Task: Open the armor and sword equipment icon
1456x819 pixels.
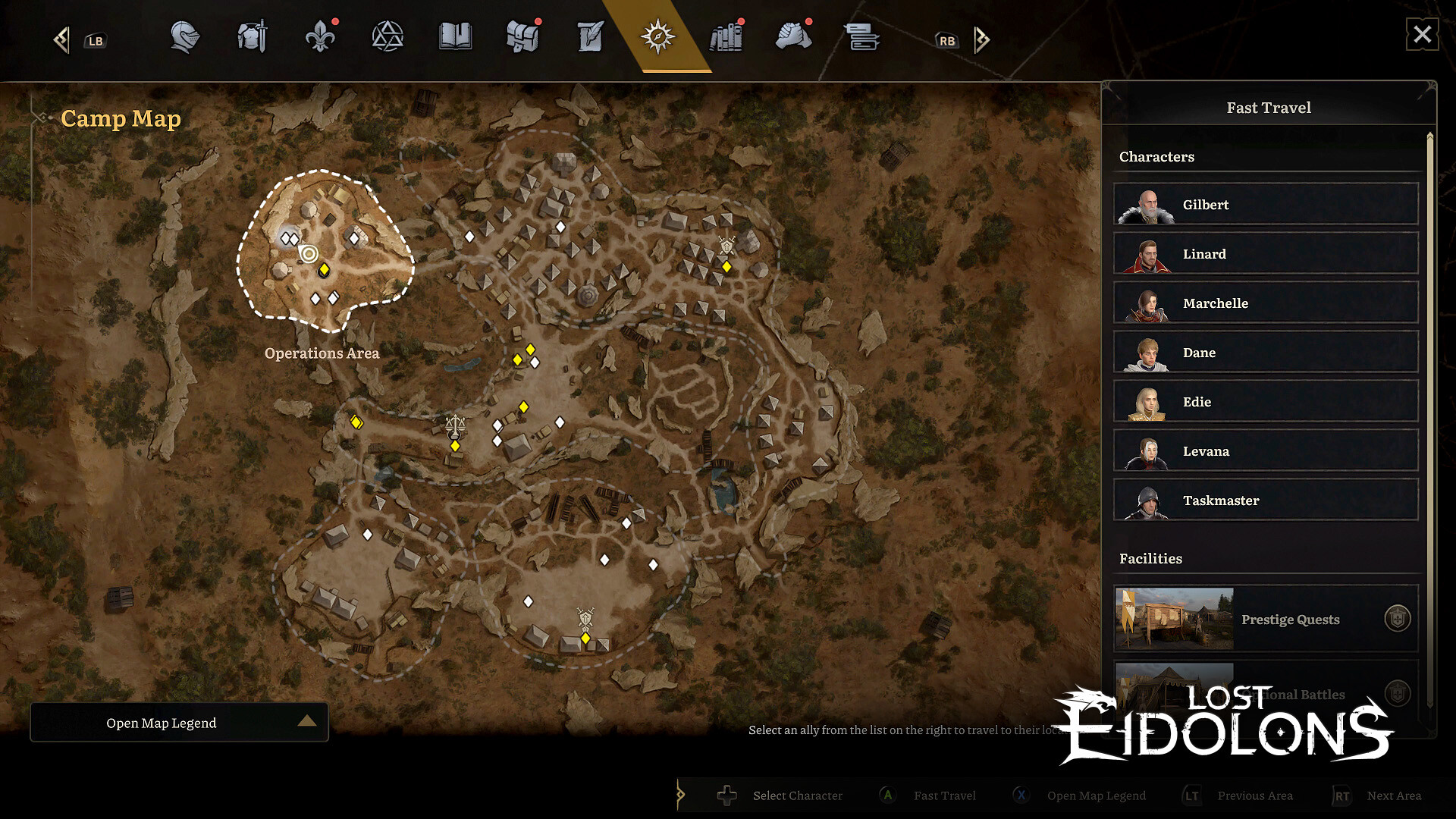Action: [x=251, y=38]
